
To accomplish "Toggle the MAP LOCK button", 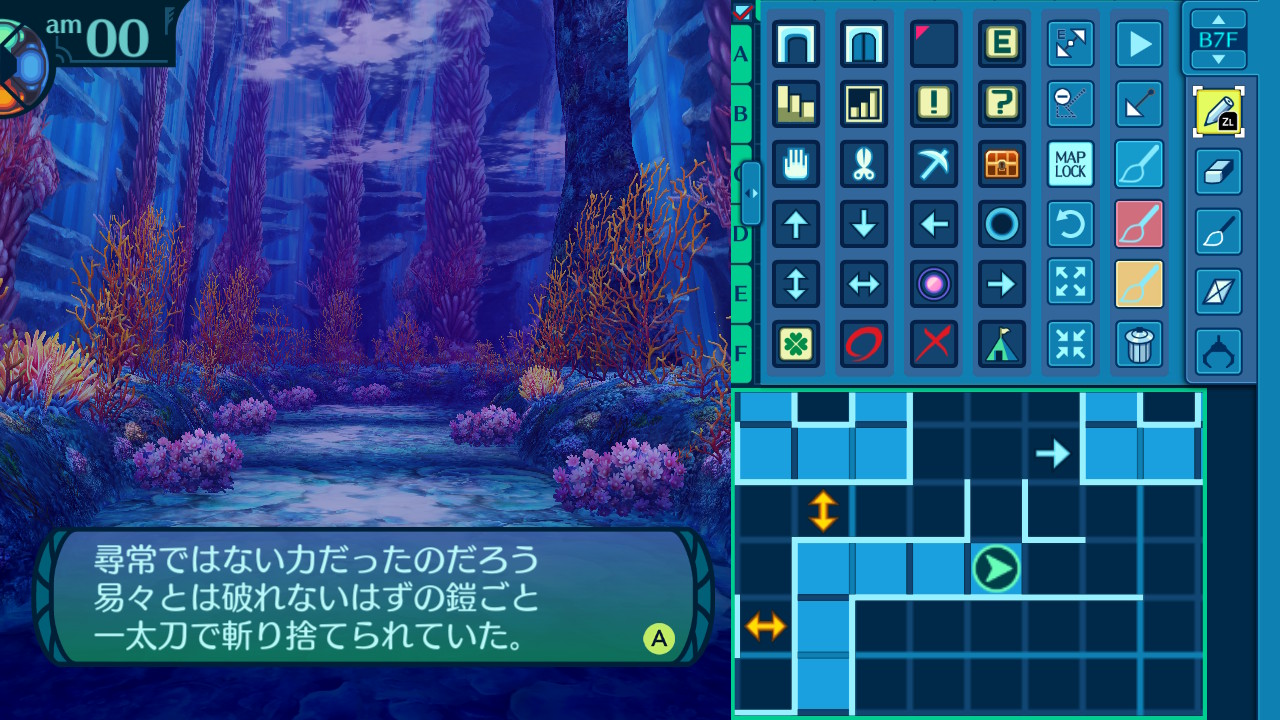I will (1070, 164).
